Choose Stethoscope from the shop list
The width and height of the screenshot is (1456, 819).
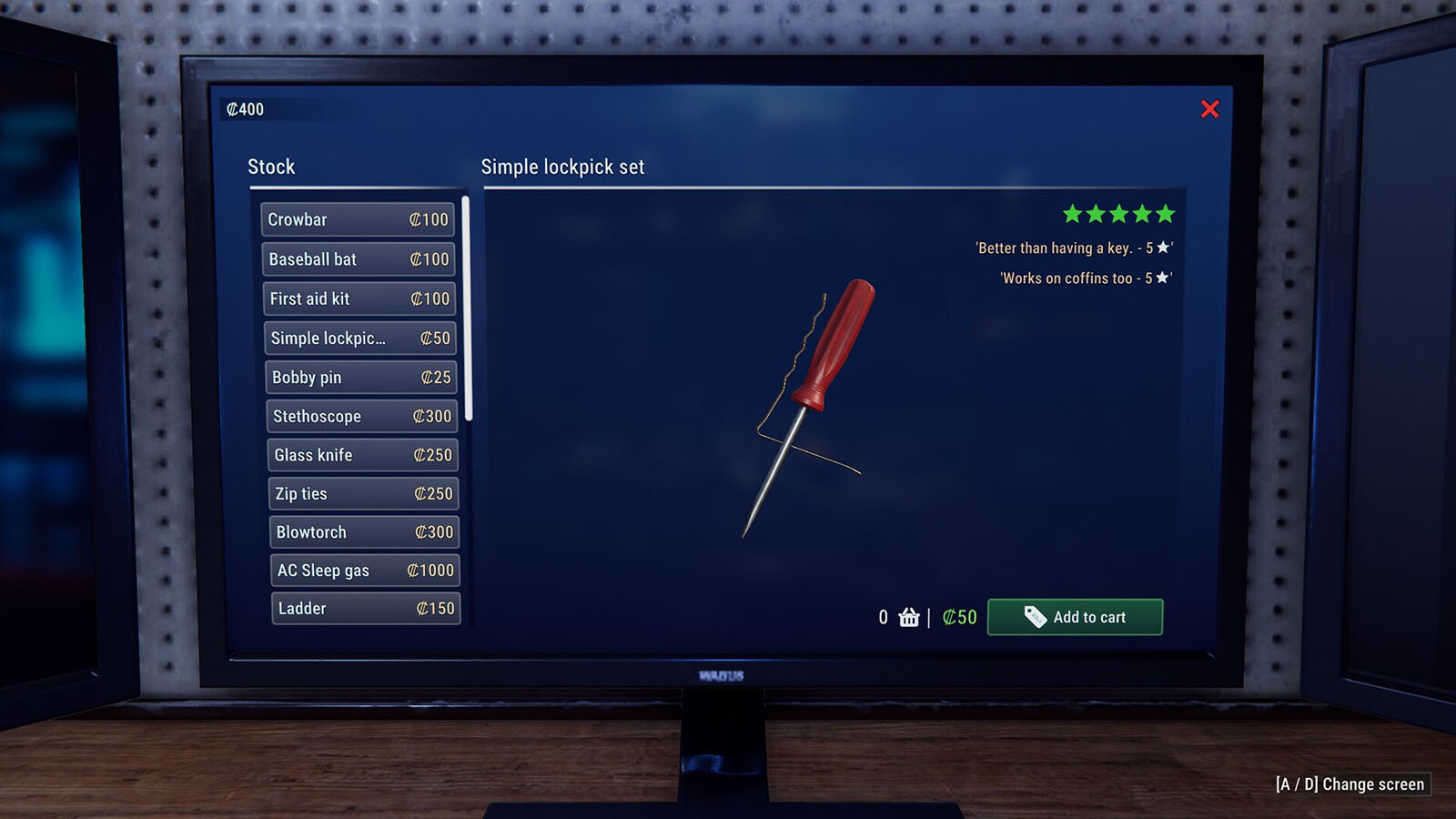pos(362,416)
